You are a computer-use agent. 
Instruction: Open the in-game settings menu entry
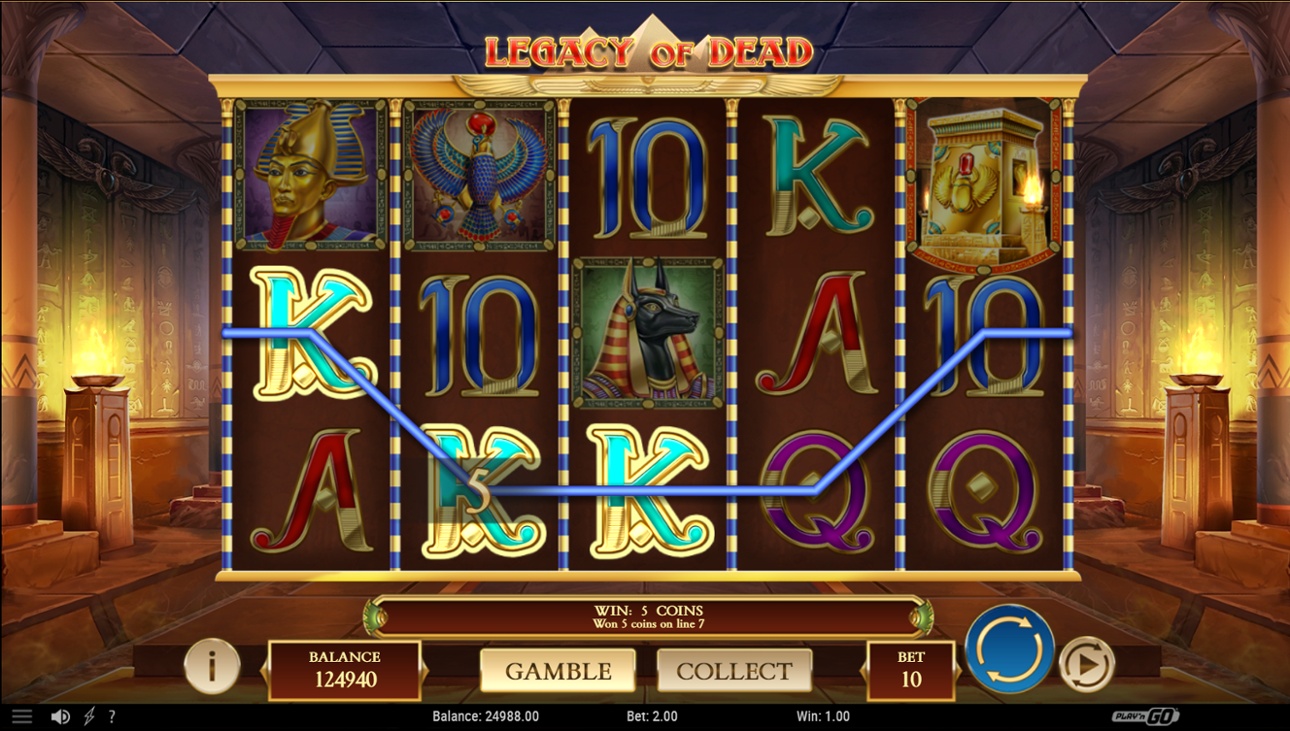coord(22,715)
